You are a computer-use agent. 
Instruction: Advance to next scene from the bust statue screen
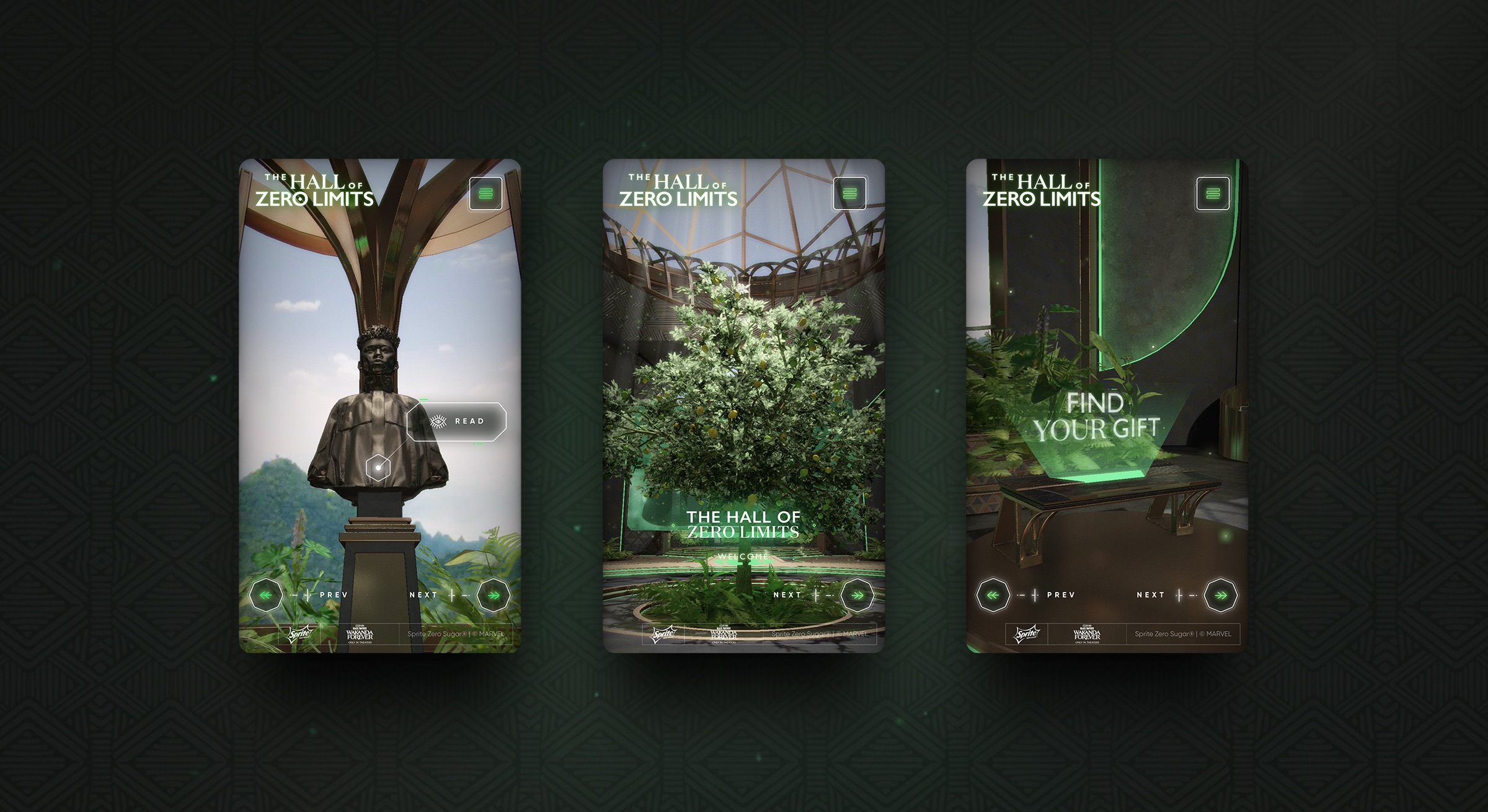pos(494,595)
